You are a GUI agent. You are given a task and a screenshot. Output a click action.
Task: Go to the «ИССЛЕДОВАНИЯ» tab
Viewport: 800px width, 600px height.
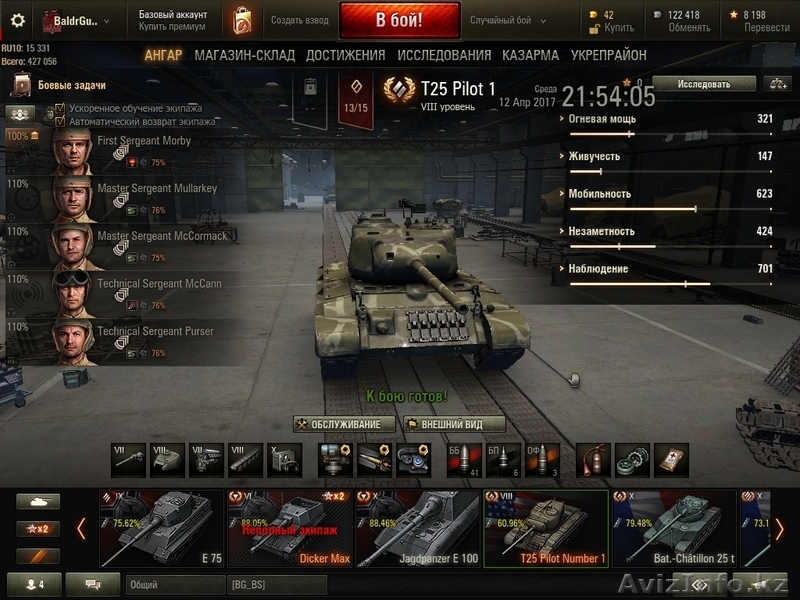pos(444,55)
